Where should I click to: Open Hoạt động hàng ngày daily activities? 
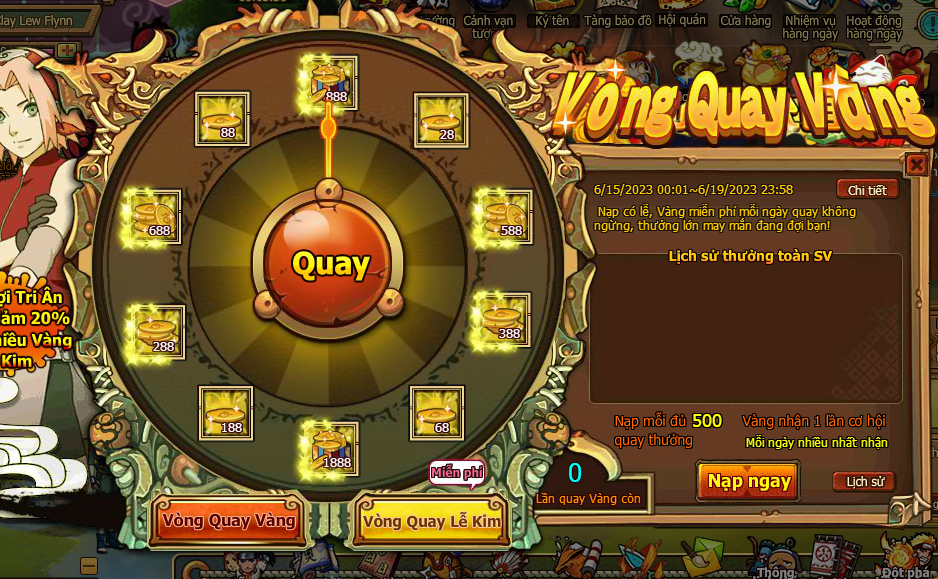(x=875, y=26)
